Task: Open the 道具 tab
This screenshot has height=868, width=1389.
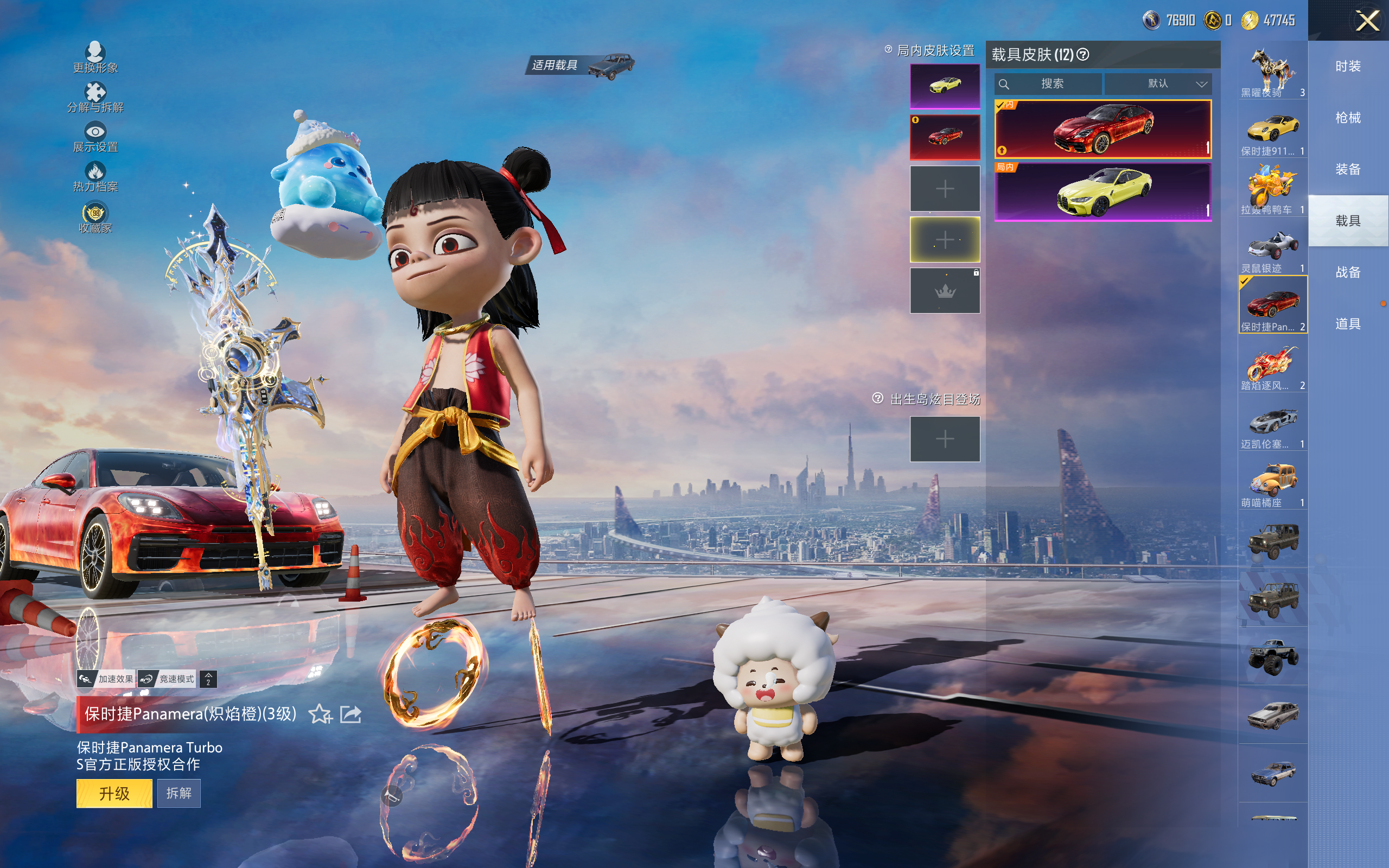Action: 1348,324
